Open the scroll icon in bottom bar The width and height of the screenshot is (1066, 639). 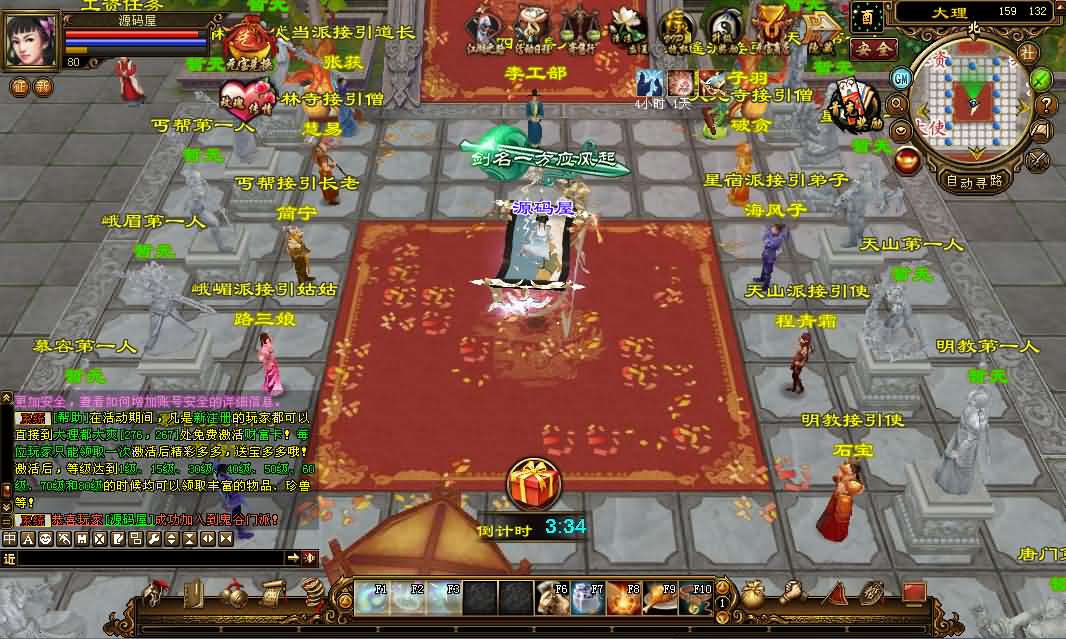click(272, 594)
